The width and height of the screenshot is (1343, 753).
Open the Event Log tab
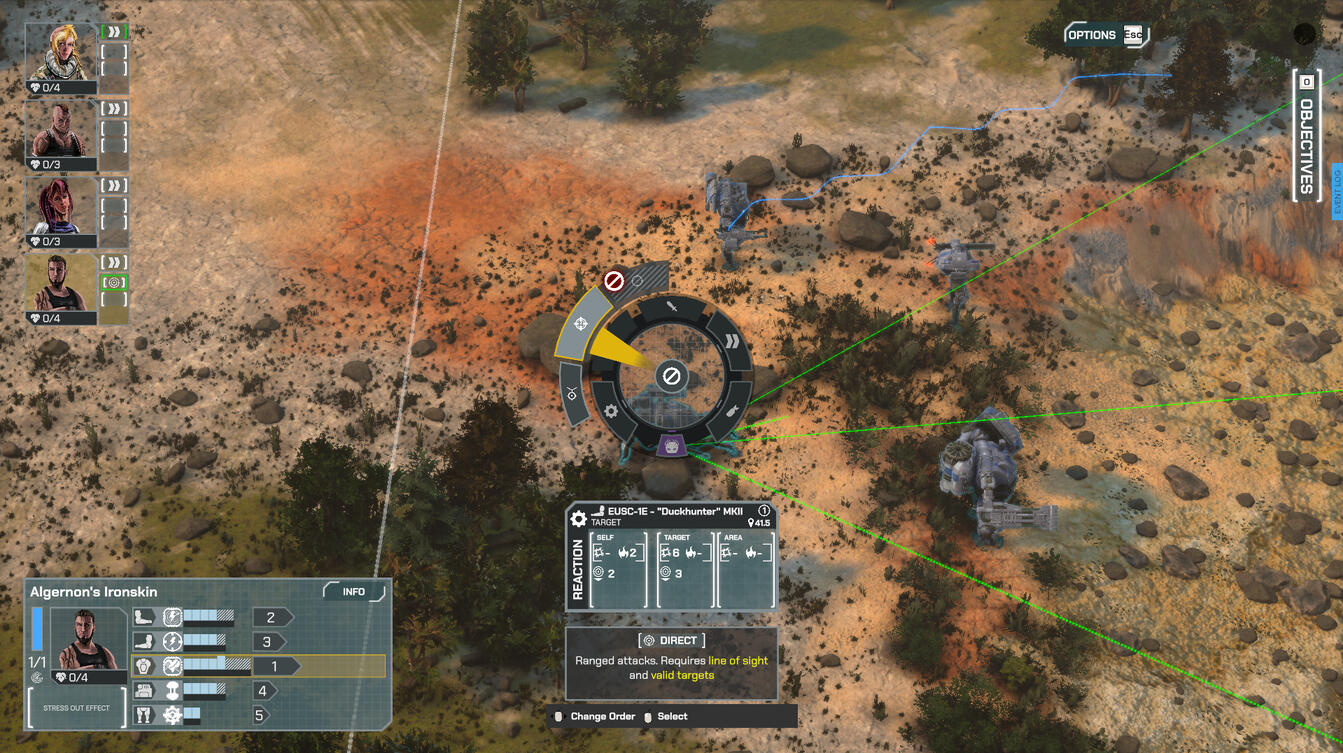click(1336, 192)
